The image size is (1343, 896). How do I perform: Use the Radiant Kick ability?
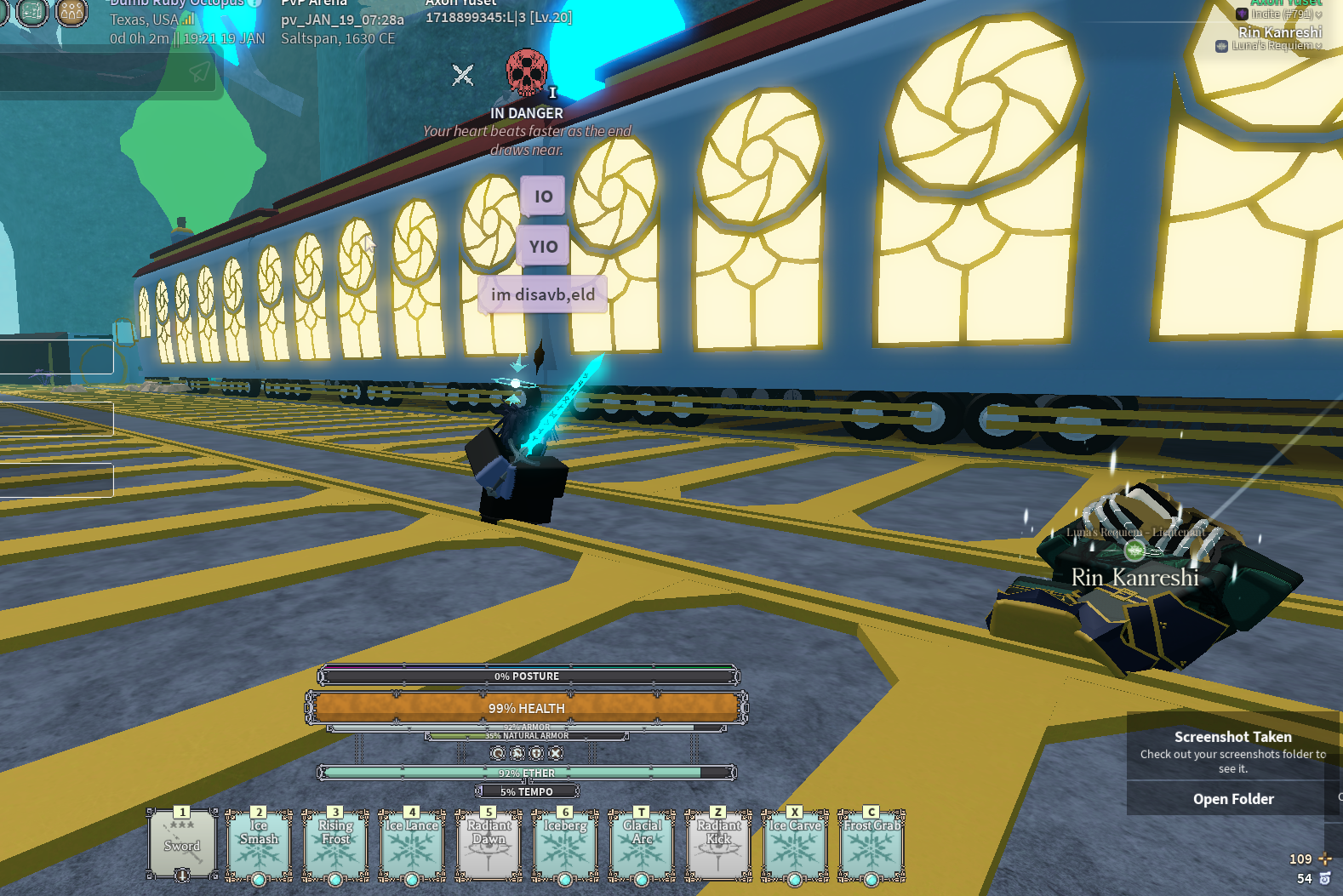[718, 844]
